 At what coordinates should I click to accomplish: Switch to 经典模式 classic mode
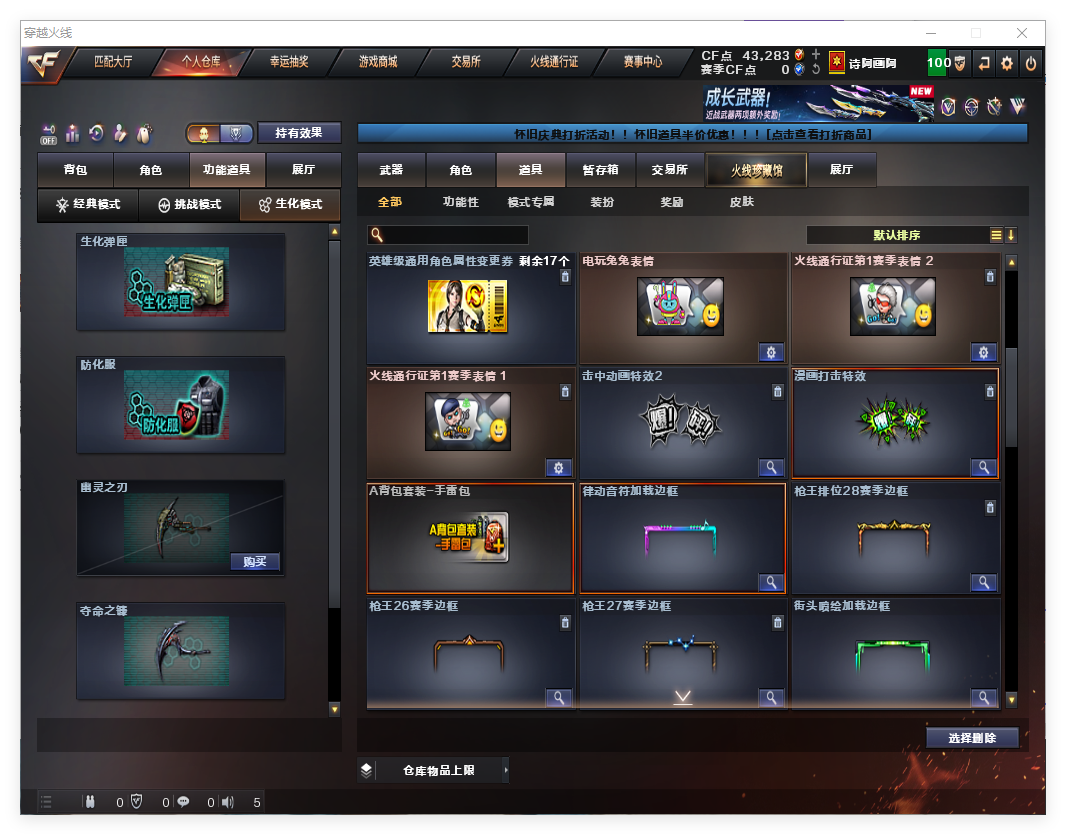(88, 204)
